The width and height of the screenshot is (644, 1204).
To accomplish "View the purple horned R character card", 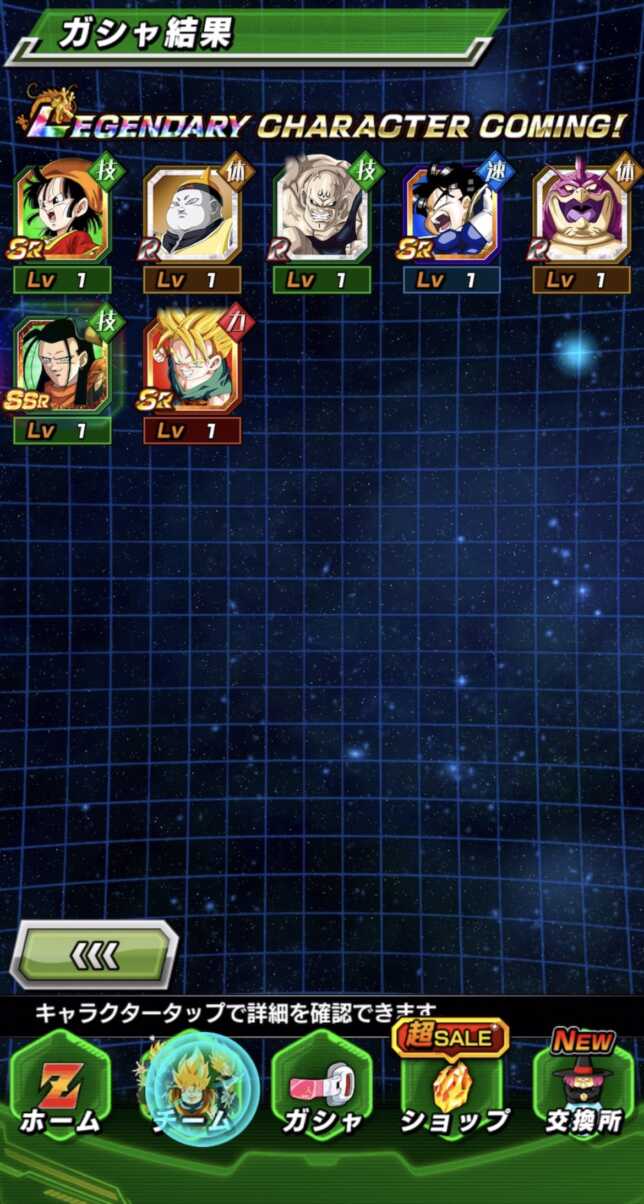I will point(582,213).
